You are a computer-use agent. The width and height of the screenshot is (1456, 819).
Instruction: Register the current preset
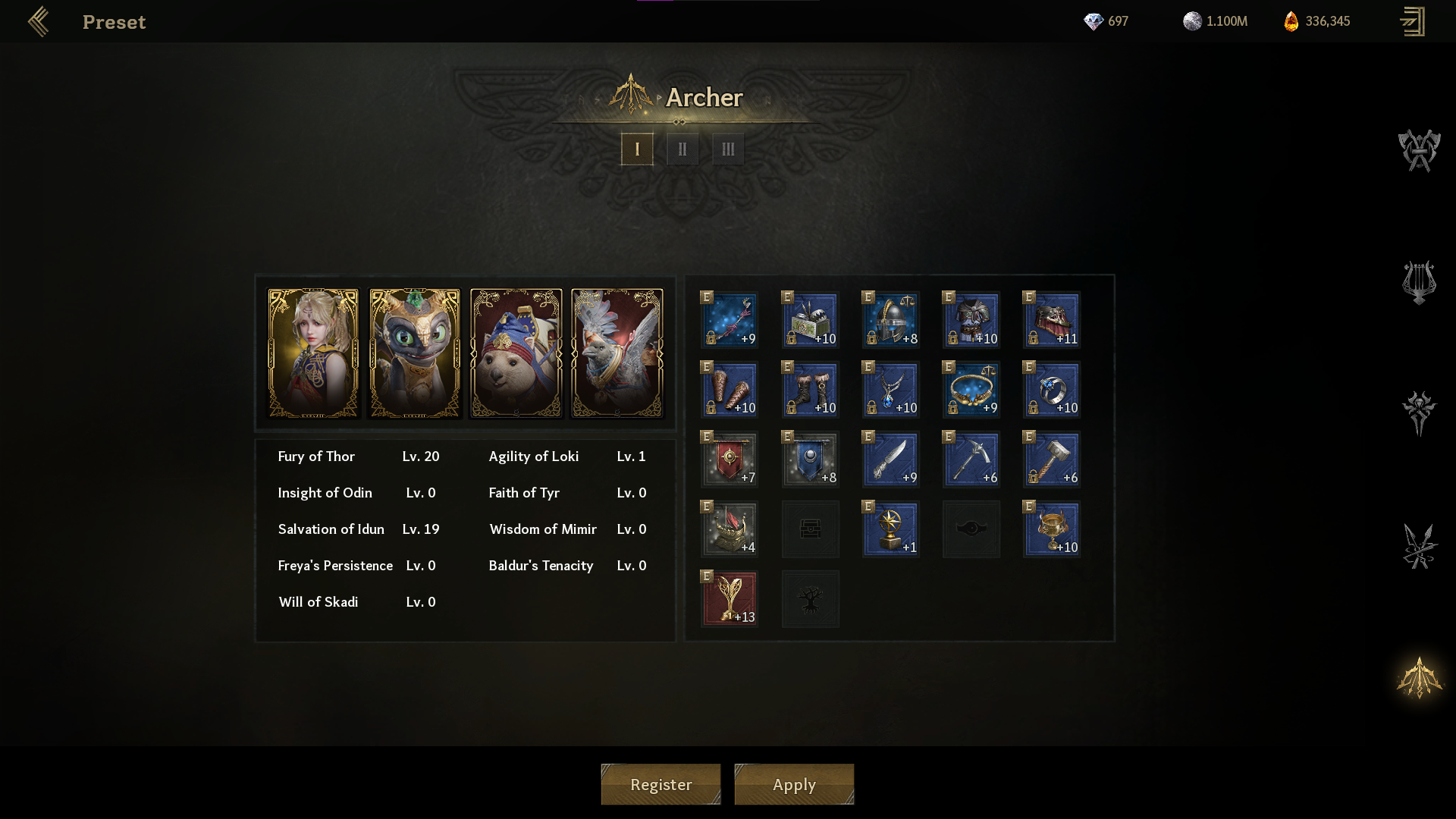coord(661,784)
